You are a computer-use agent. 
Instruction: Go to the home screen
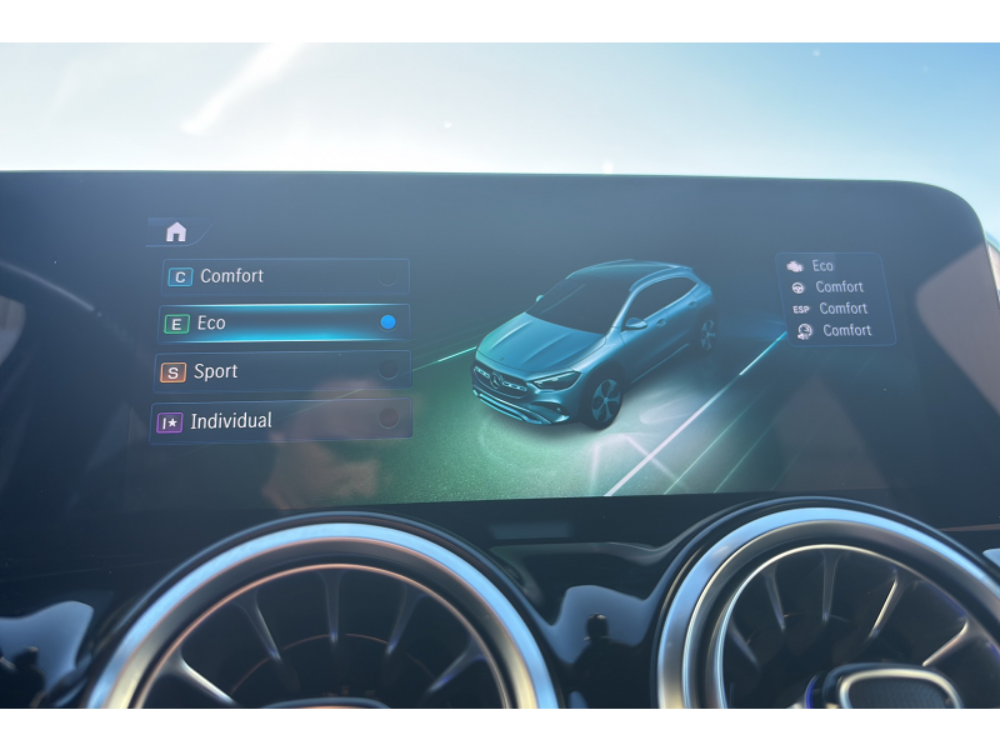pyautogui.click(x=176, y=232)
